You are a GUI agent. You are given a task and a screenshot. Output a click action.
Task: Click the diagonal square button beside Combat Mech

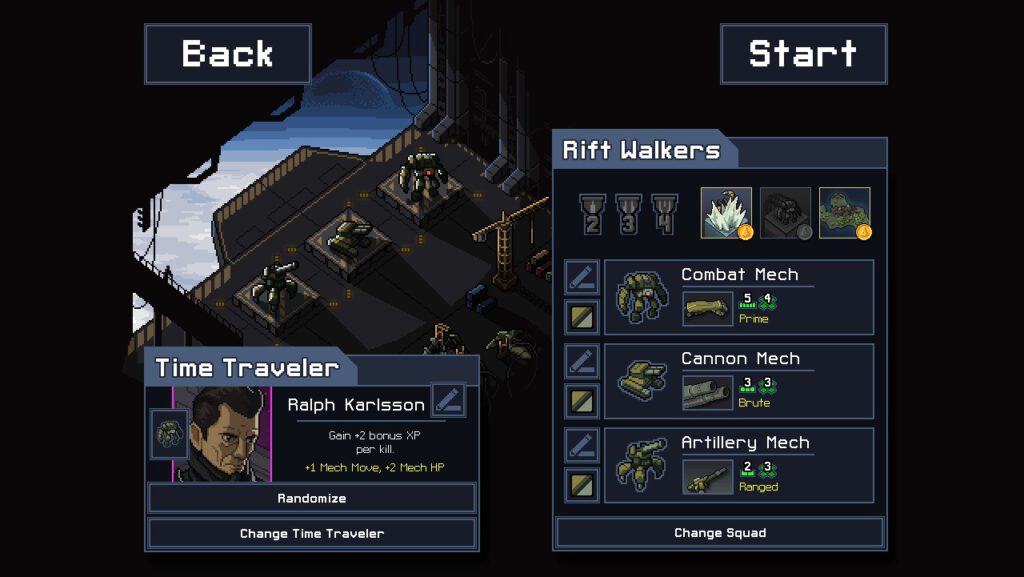point(582,317)
